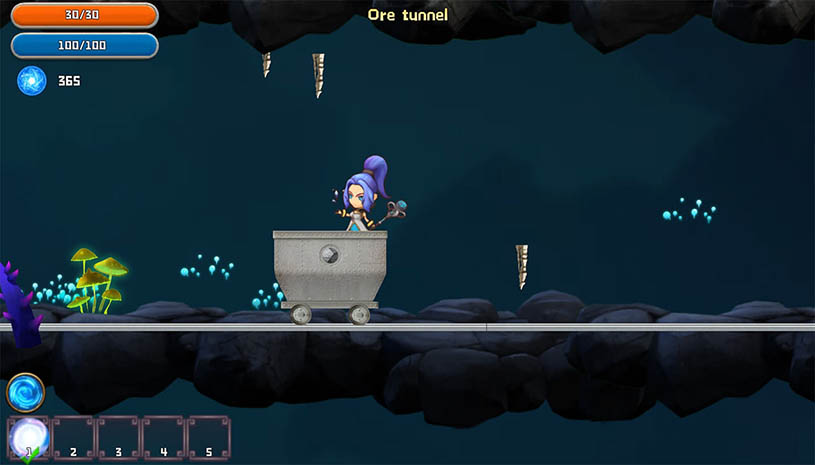Select empty hotbar slot number 2
Screen dimensions: 815x465
click(x=73, y=437)
